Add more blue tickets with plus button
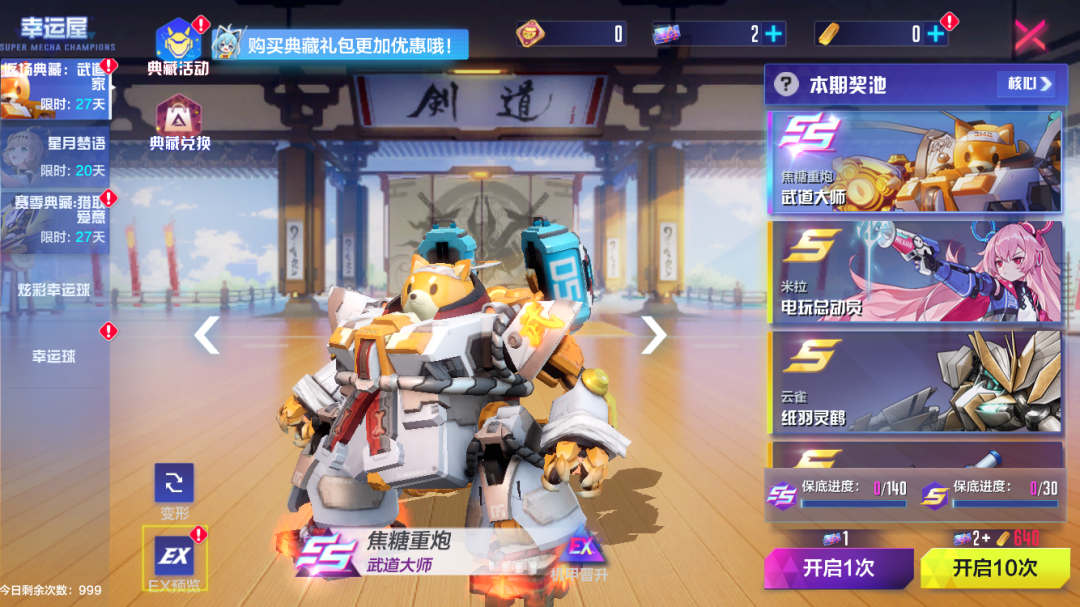Screen dimensions: 1080x607 click(x=773, y=34)
